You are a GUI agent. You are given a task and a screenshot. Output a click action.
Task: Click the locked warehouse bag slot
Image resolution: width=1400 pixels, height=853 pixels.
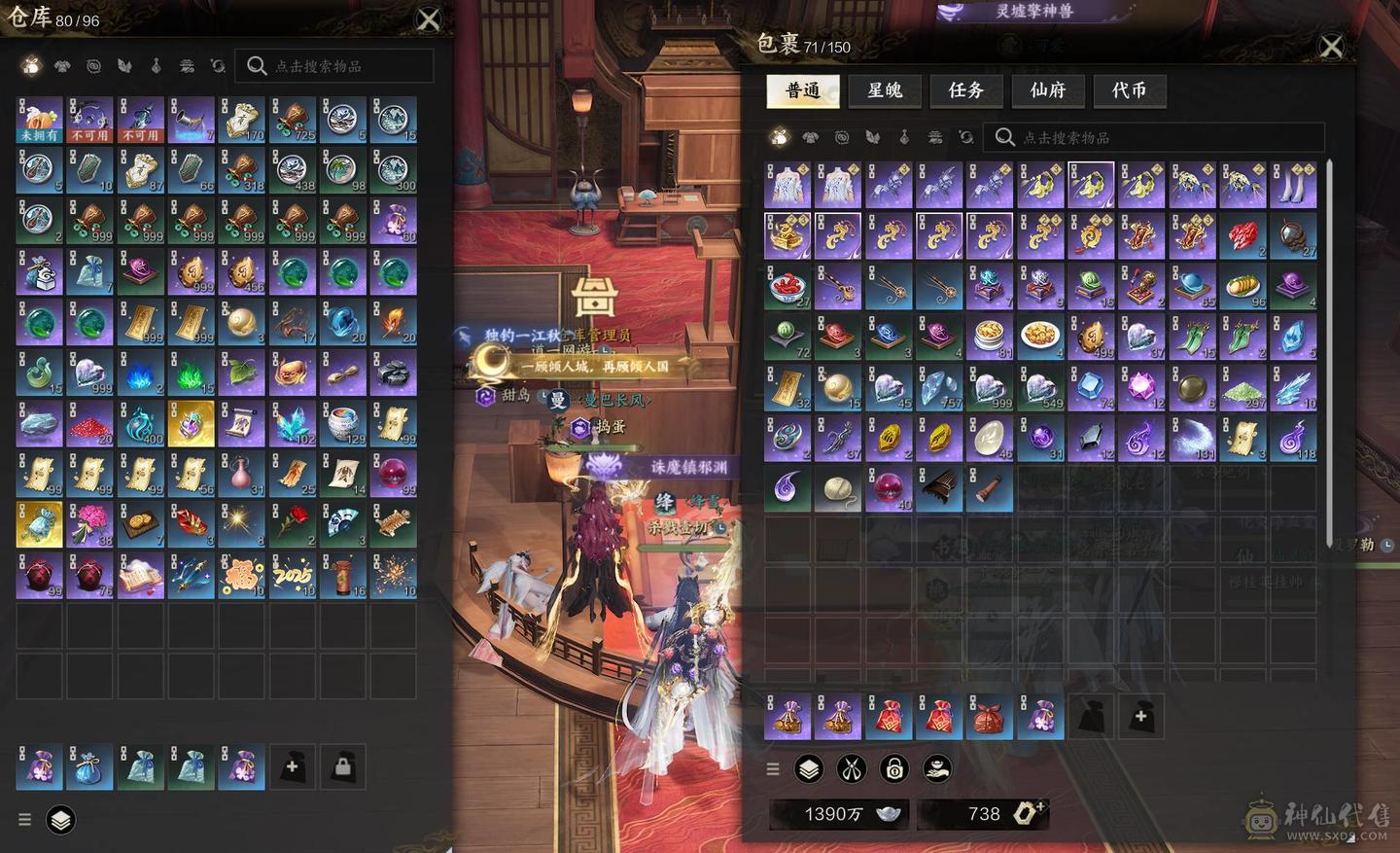pyautogui.click(x=342, y=766)
